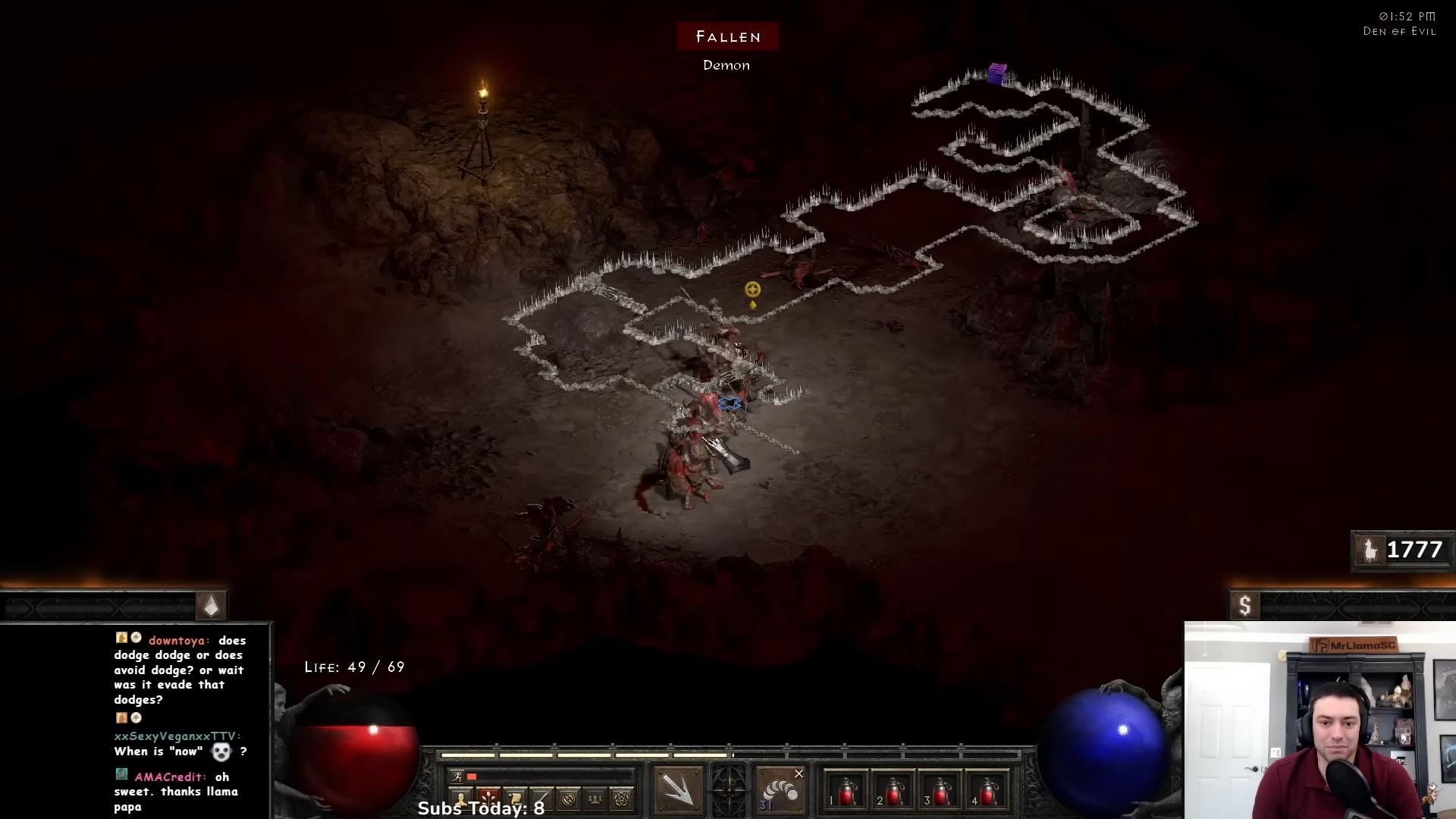The image size is (1456, 819).
Task: Use the healing potion in belt slot 3
Action: (x=940, y=792)
